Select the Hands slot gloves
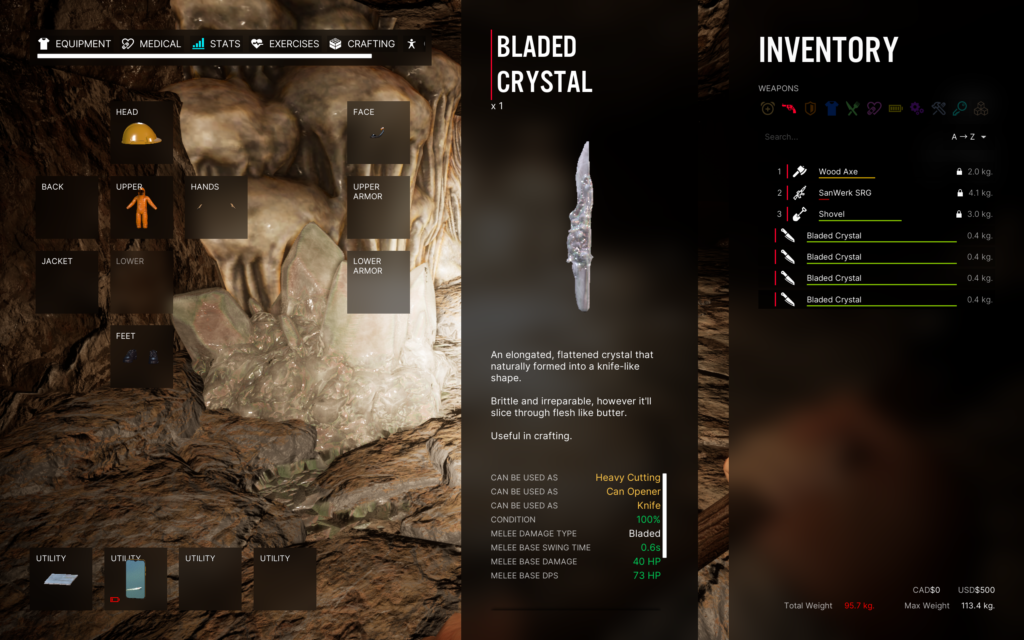This screenshot has width=1024, height=640. coord(216,208)
